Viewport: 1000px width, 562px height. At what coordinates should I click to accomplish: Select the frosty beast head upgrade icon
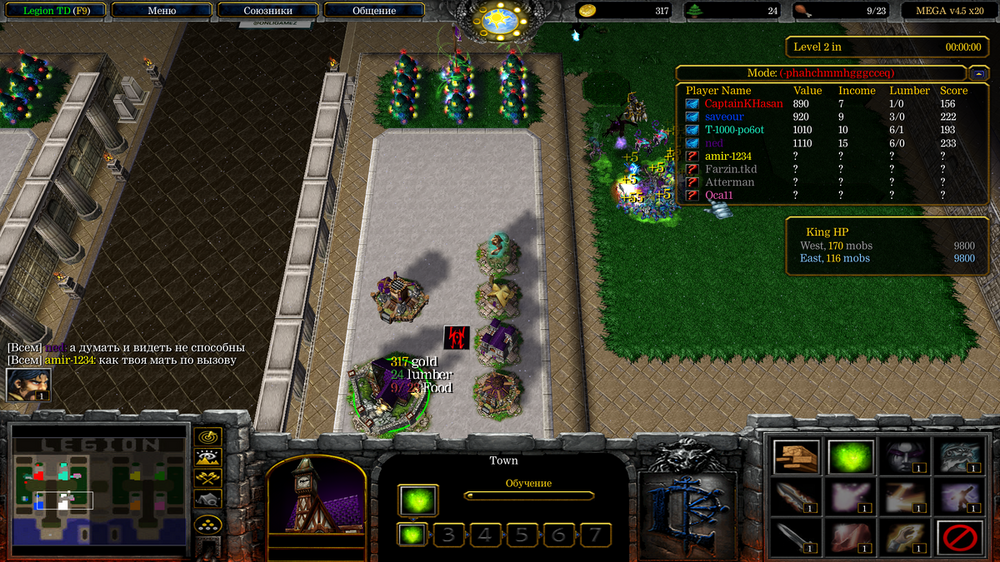tap(958, 457)
